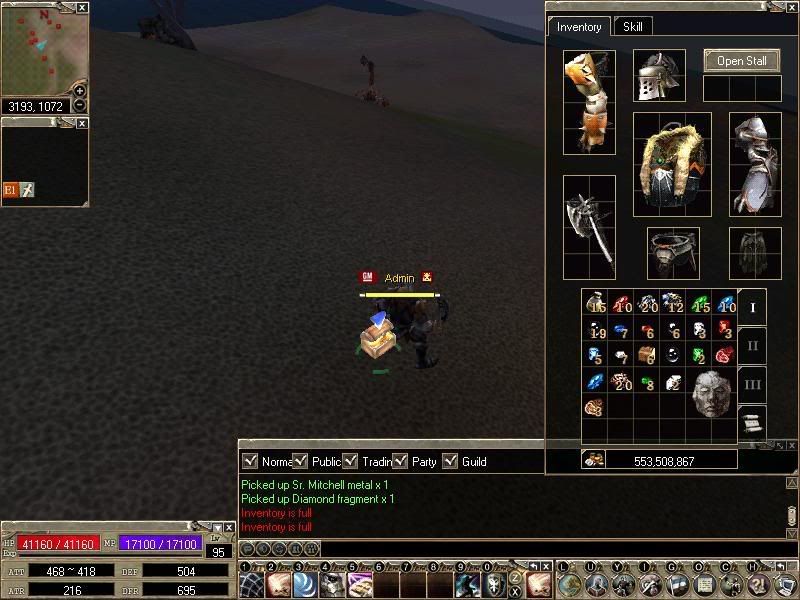Toggle the Party chat filter checkbox

[400, 461]
